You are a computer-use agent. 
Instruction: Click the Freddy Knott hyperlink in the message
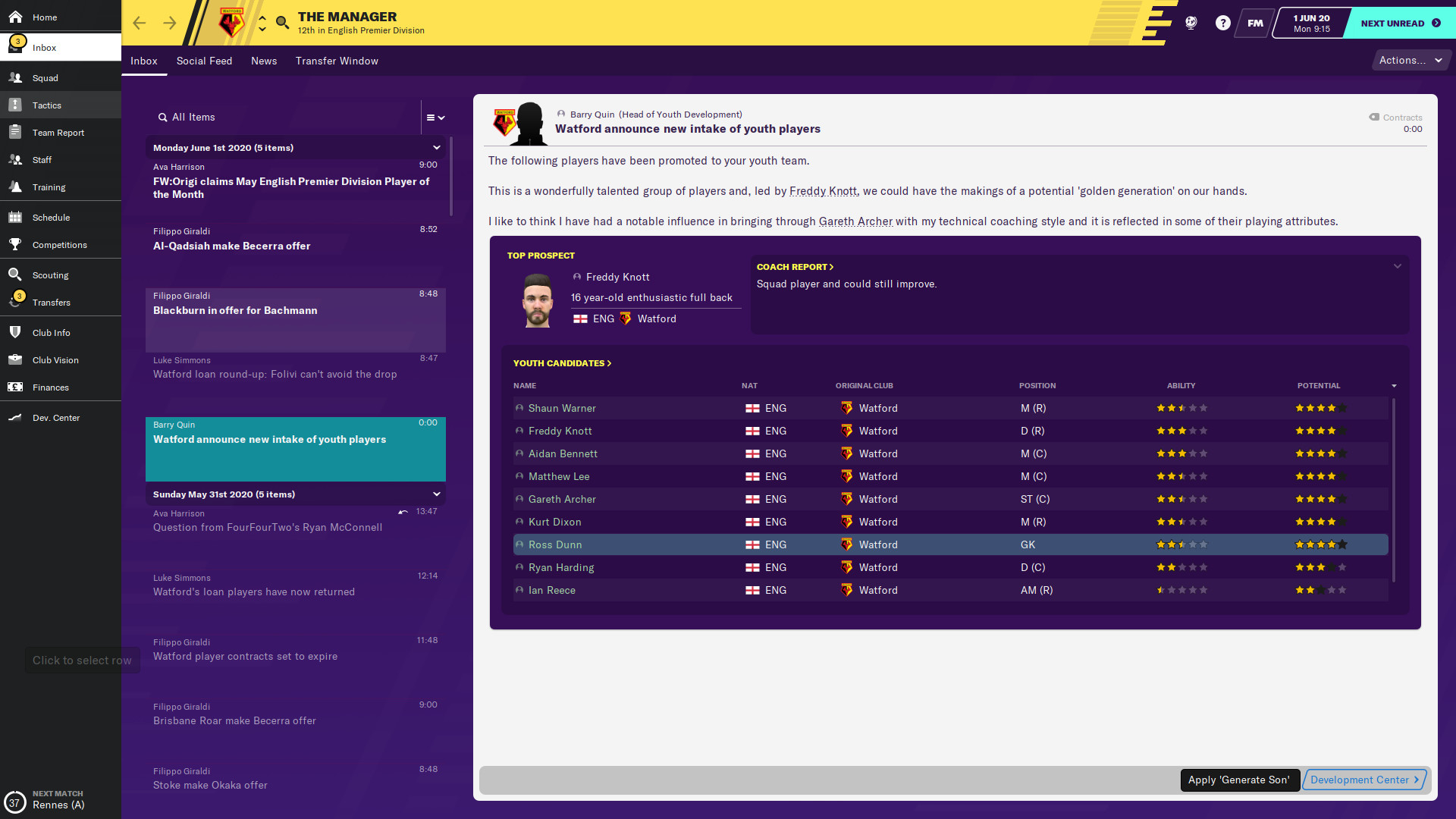pyautogui.click(x=822, y=191)
